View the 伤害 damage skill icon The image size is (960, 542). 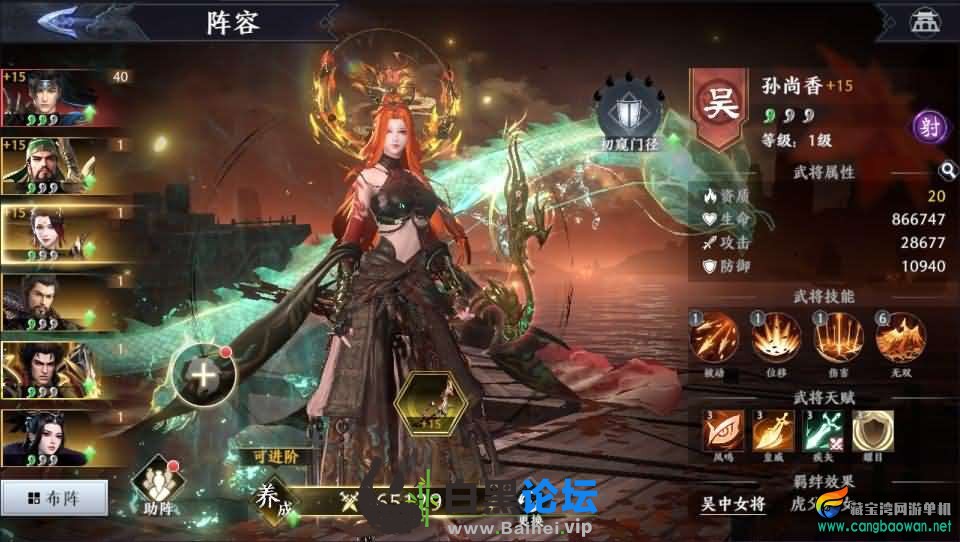click(839, 339)
